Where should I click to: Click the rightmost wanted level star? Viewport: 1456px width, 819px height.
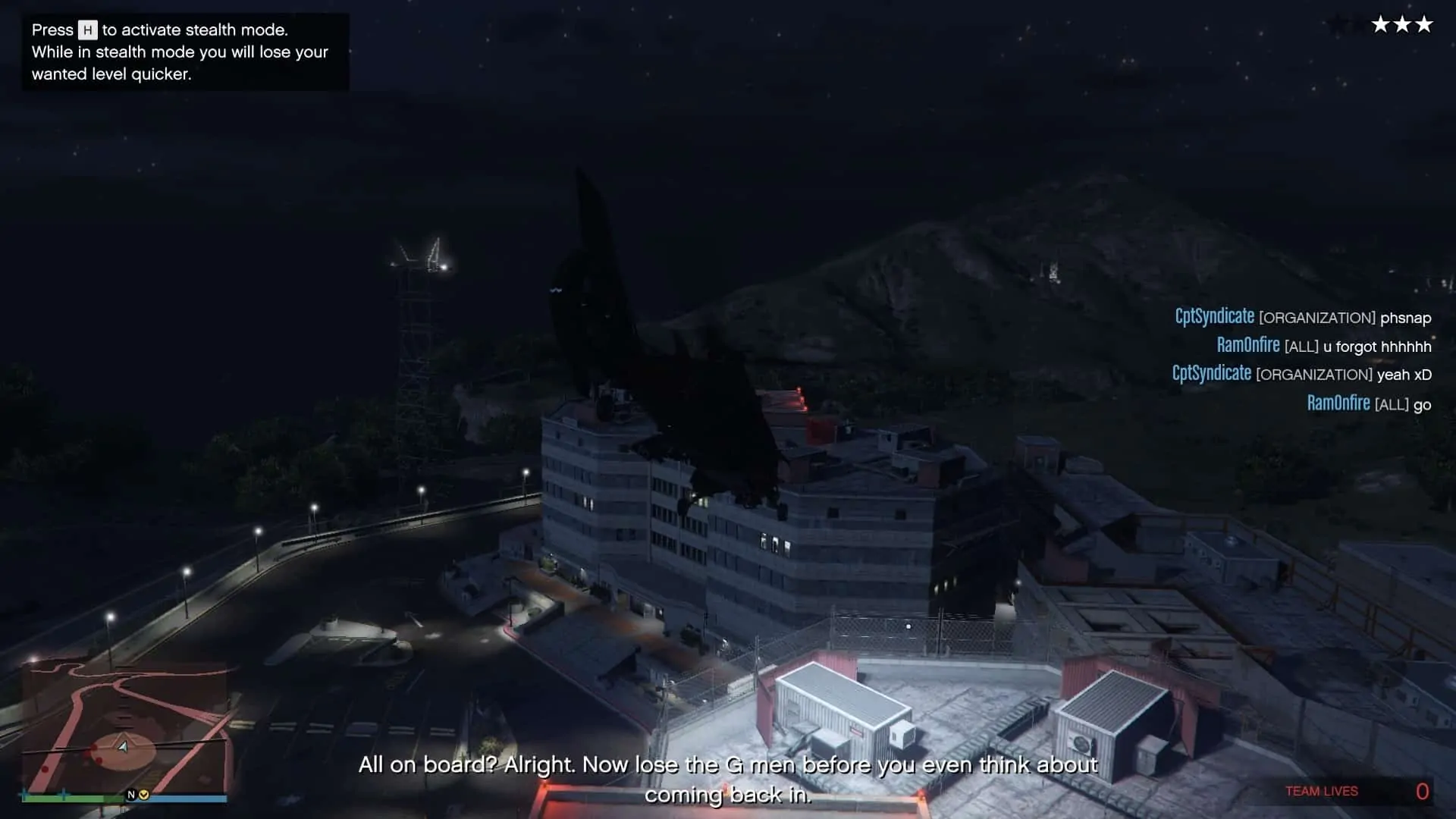(1424, 24)
